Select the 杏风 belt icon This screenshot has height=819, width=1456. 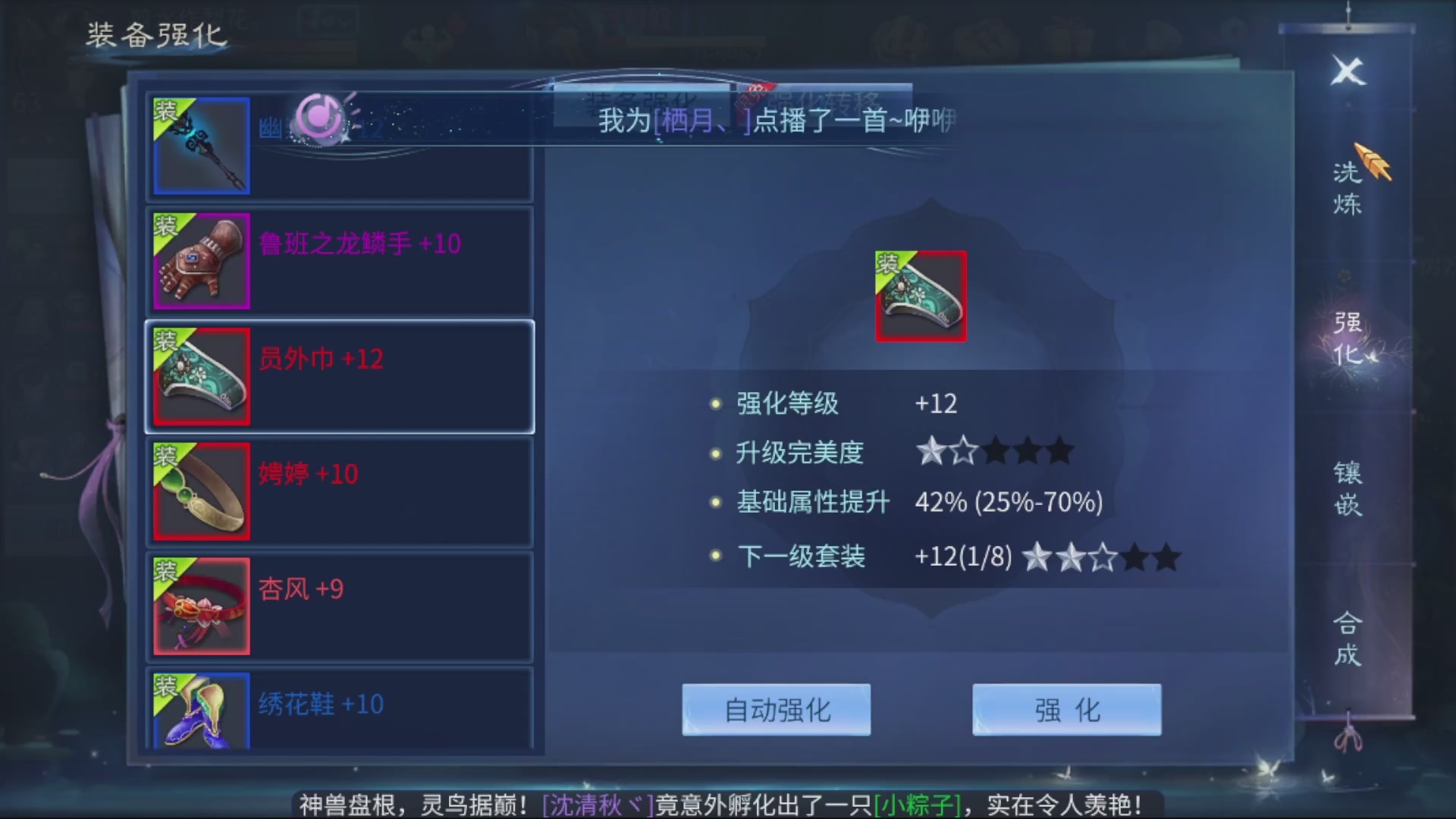pyautogui.click(x=200, y=607)
